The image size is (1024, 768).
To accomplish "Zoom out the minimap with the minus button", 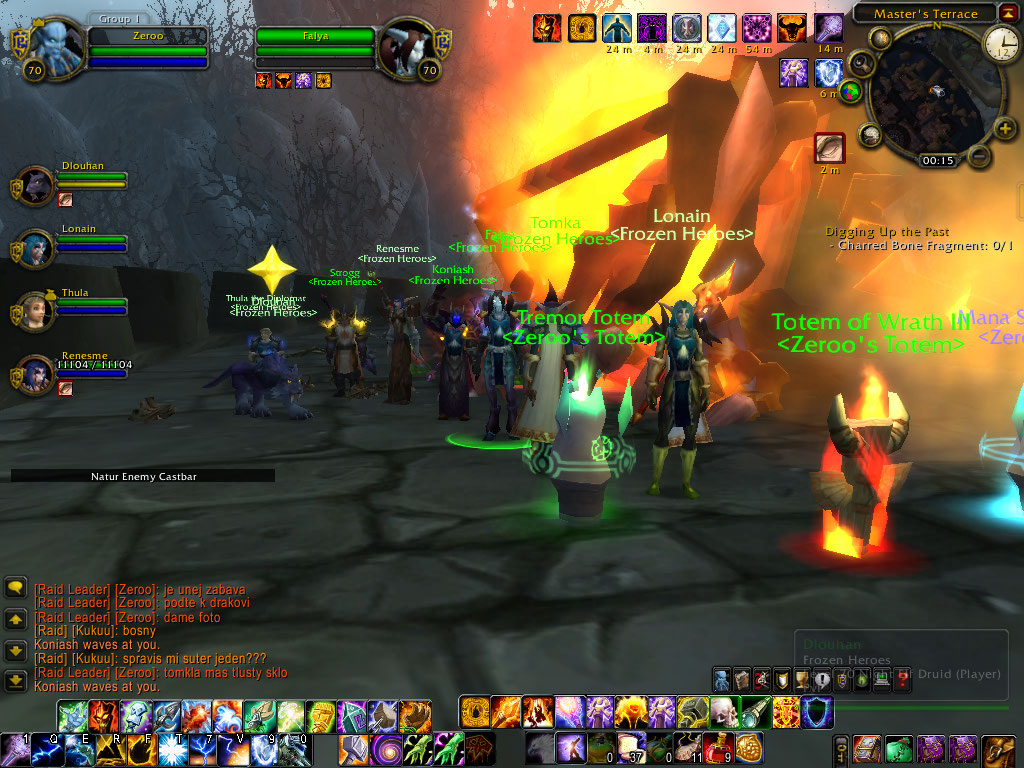I will 980,156.
